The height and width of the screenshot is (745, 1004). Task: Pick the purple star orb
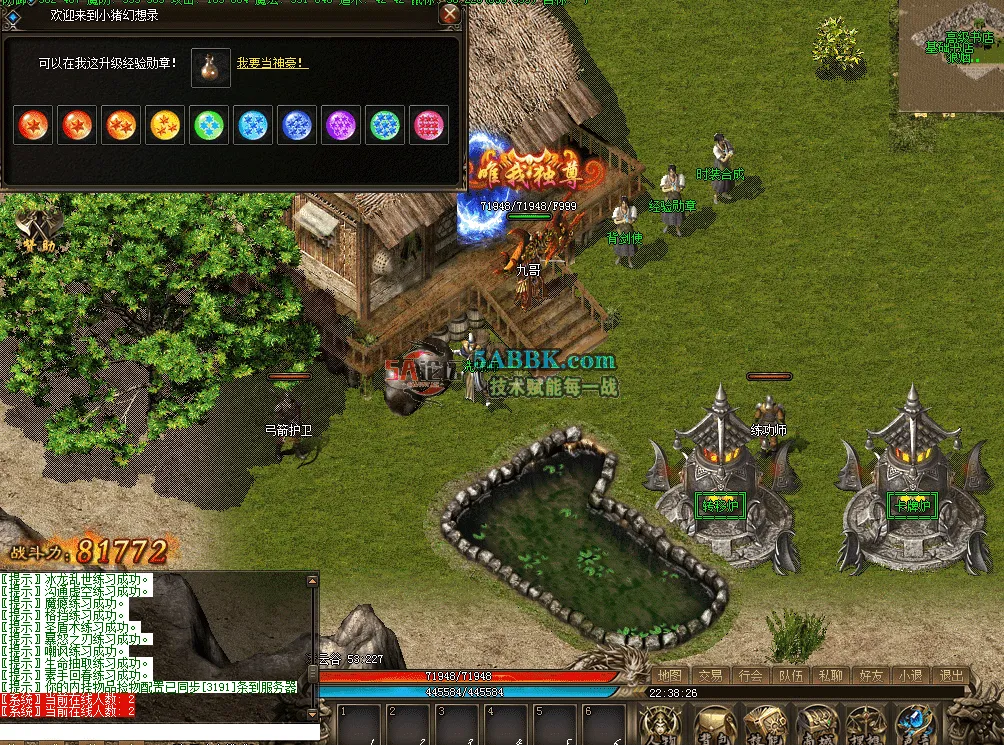(342, 126)
